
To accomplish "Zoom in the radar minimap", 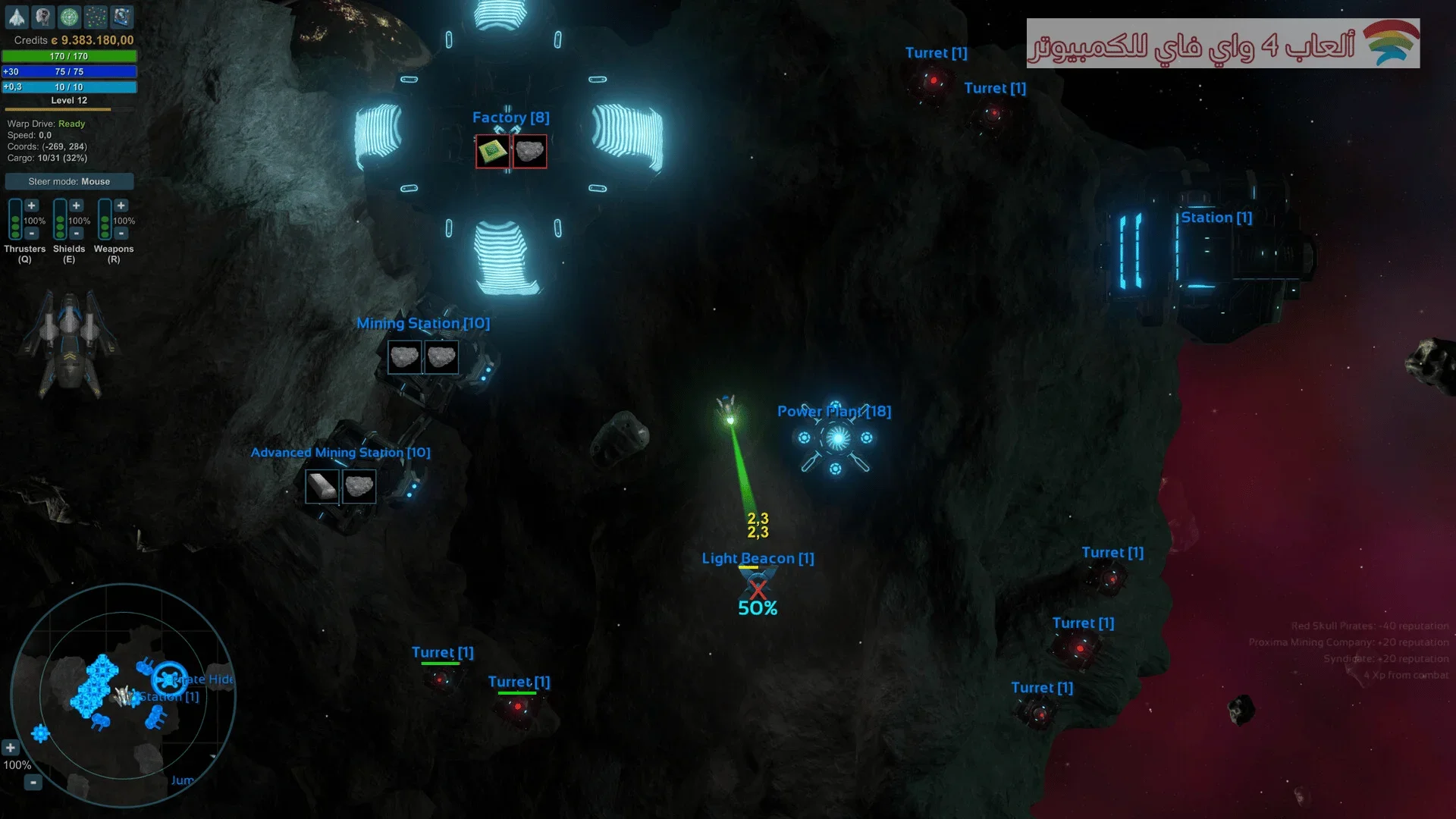I will pos(11,748).
